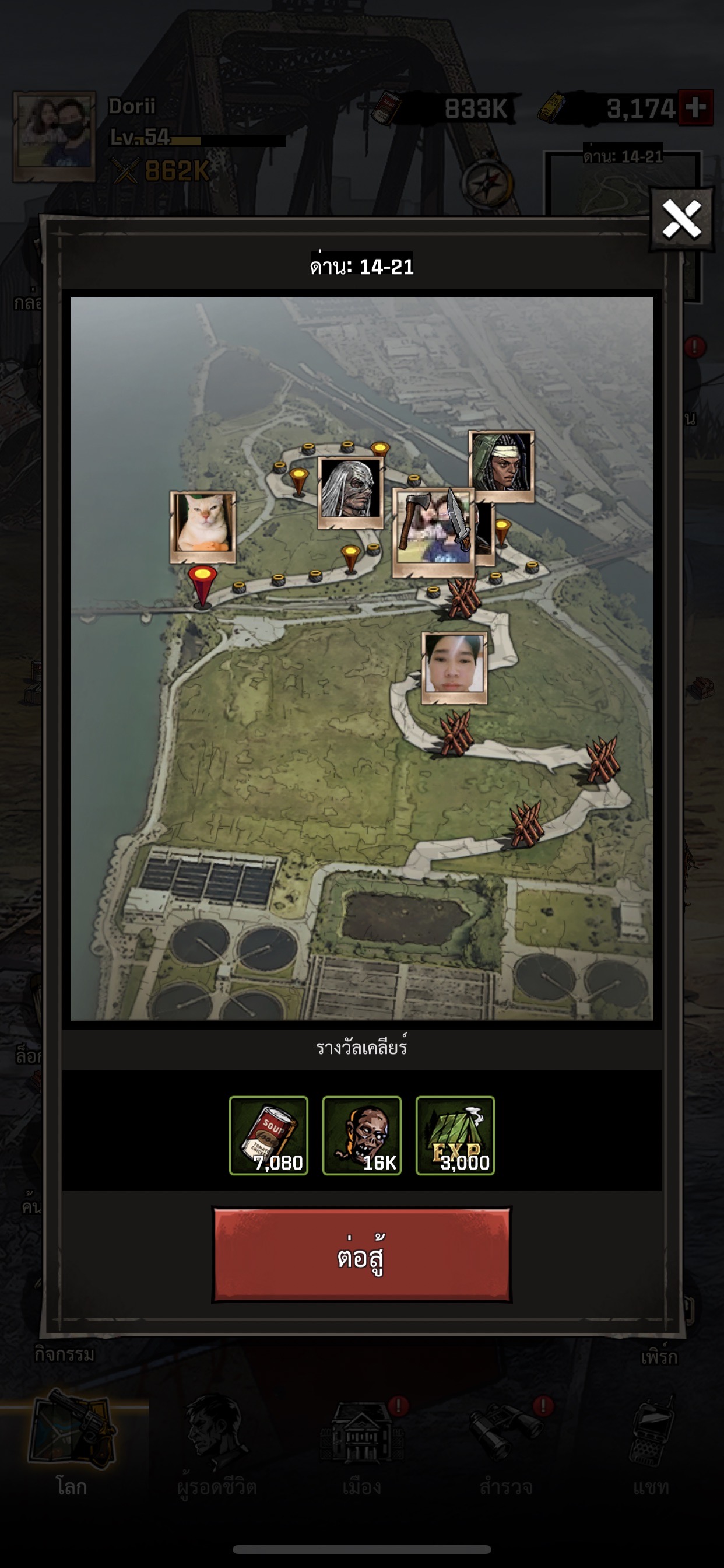Image resolution: width=724 pixels, height=1568 pixels.
Task: Close the stage 14-21 popup
Action: (x=681, y=219)
